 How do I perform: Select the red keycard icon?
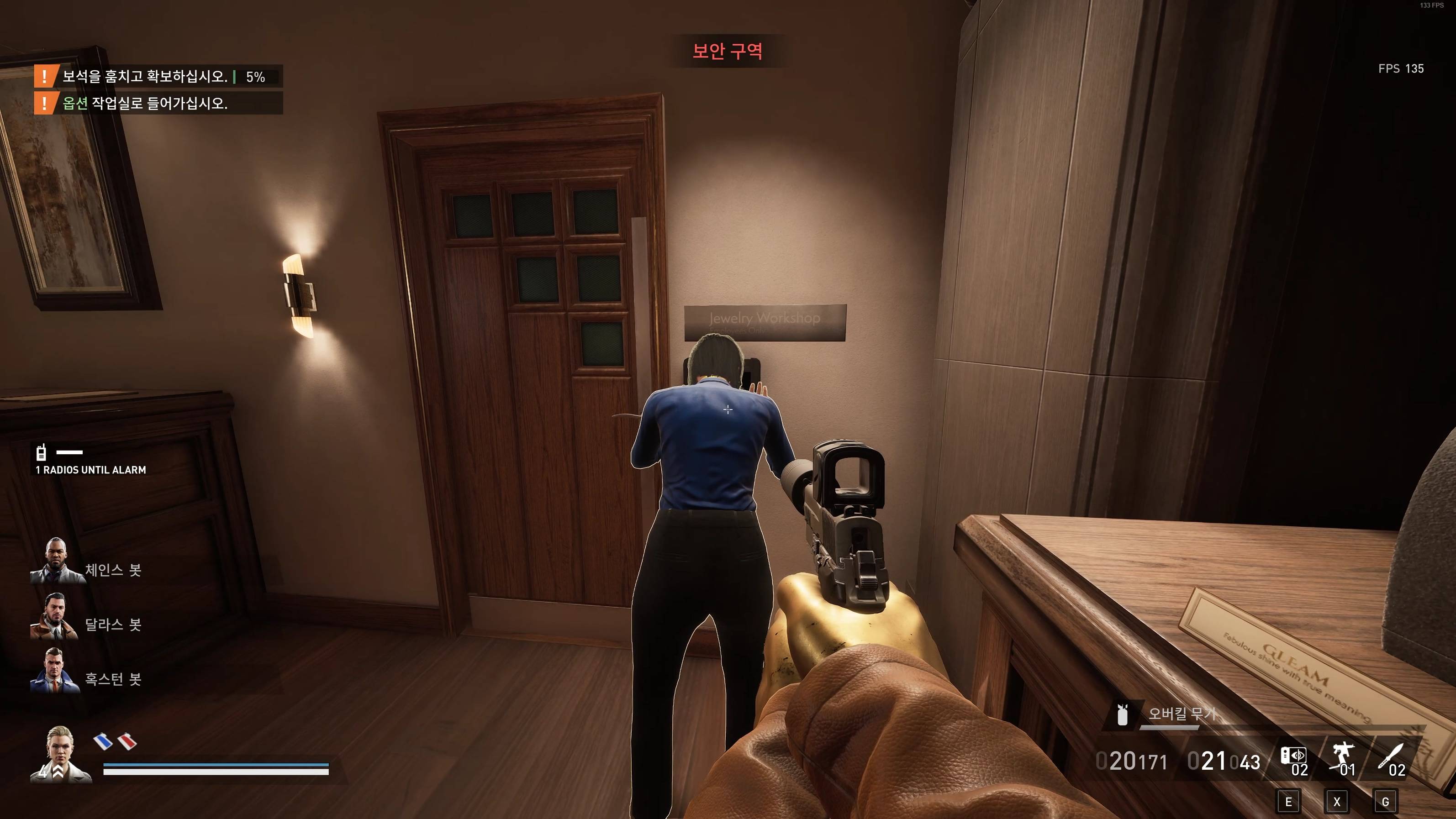[x=127, y=741]
